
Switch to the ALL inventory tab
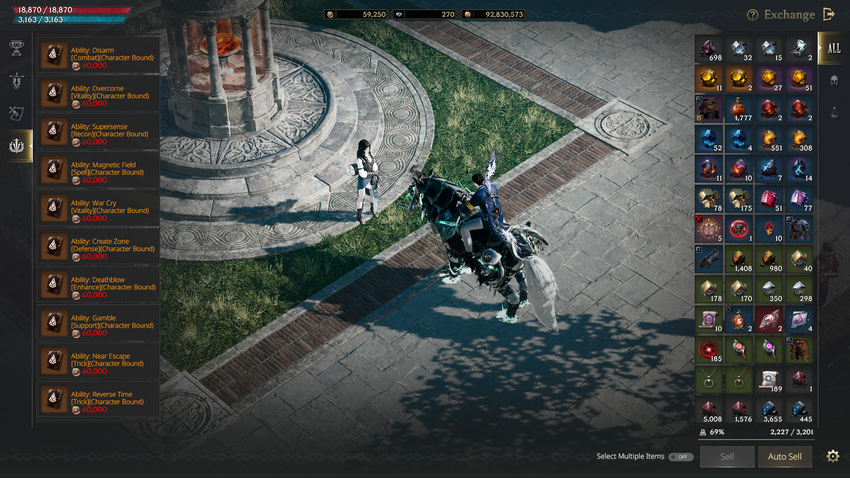[832, 47]
